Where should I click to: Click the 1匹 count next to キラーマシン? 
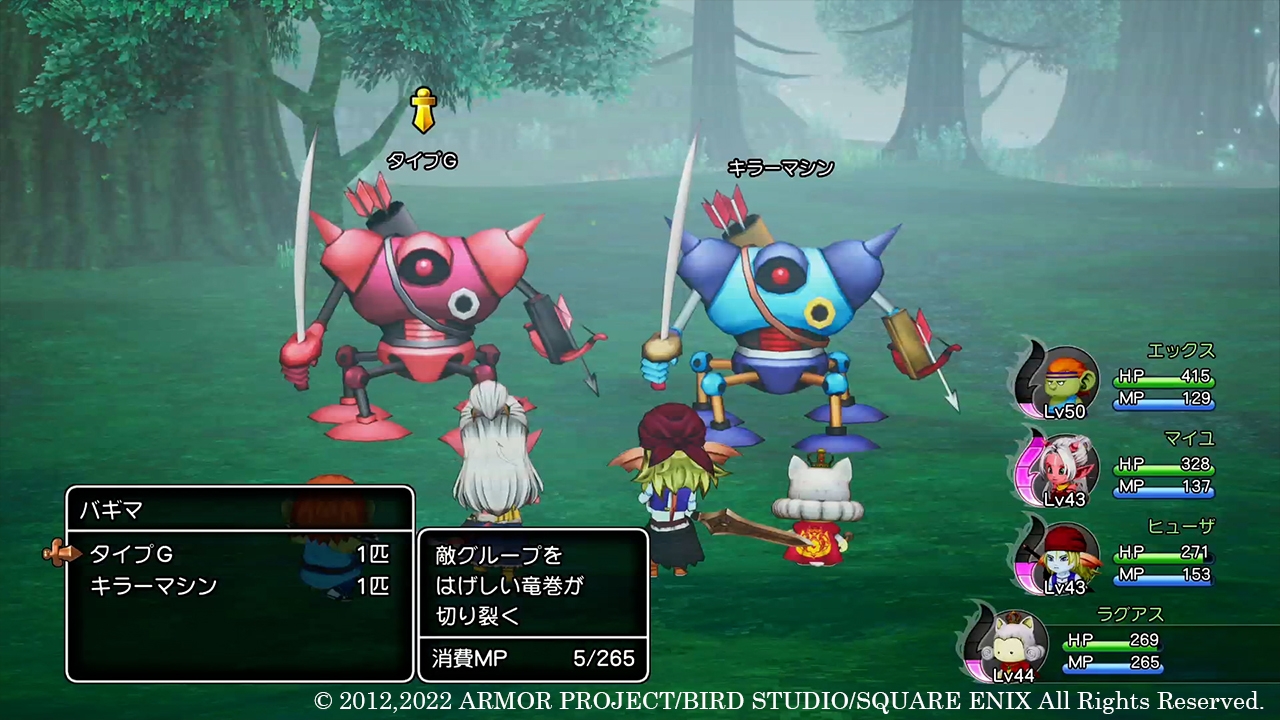[372, 588]
